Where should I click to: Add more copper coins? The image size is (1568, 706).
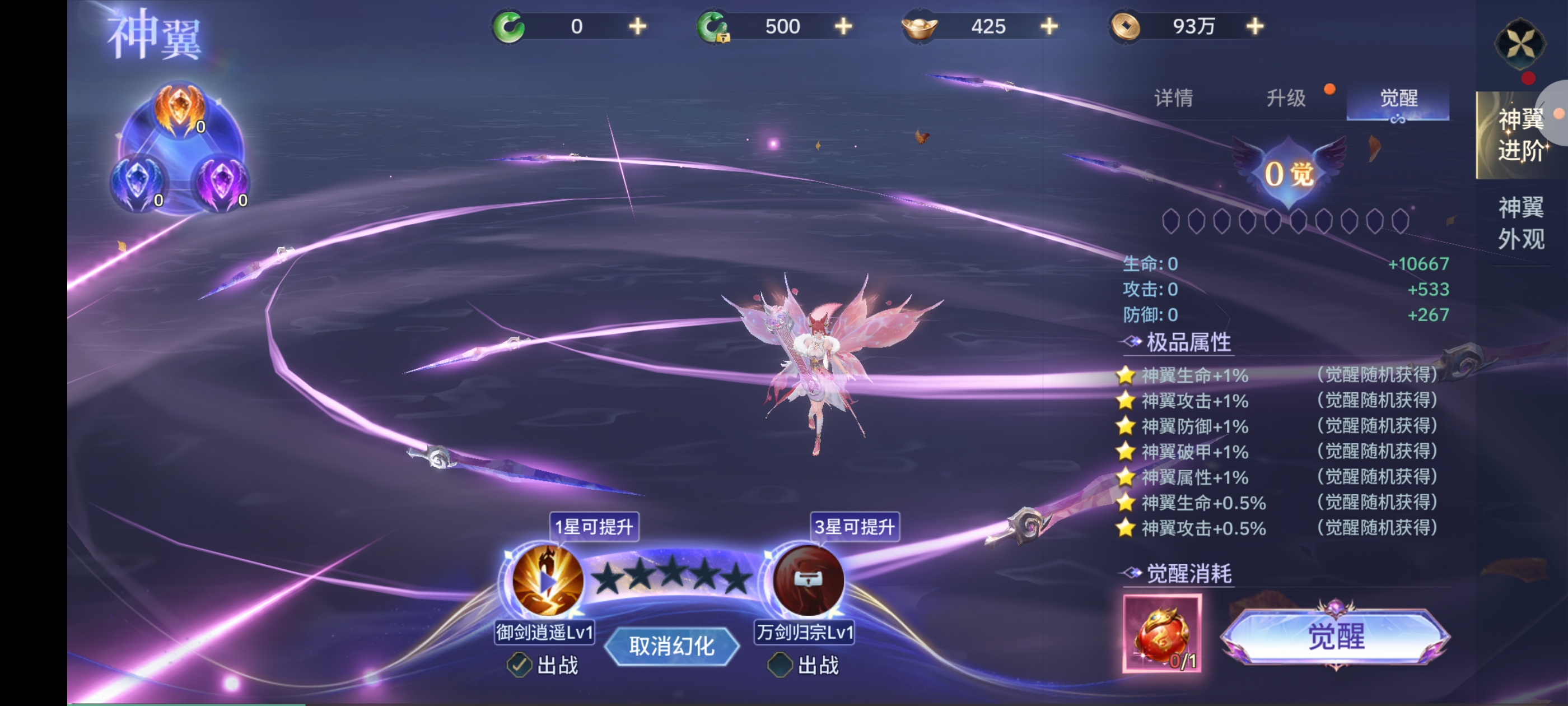coord(1254,26)
